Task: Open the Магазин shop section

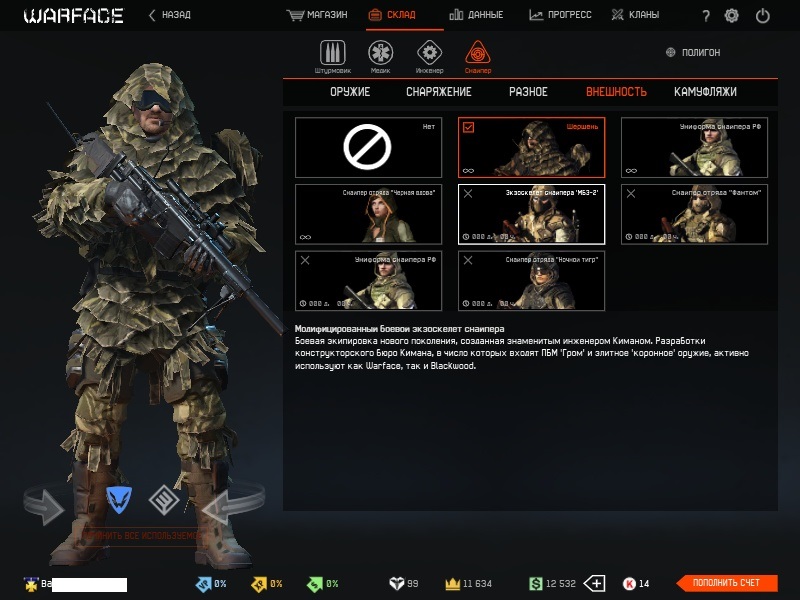Action: pyautogui.click(x=317, y=15)
